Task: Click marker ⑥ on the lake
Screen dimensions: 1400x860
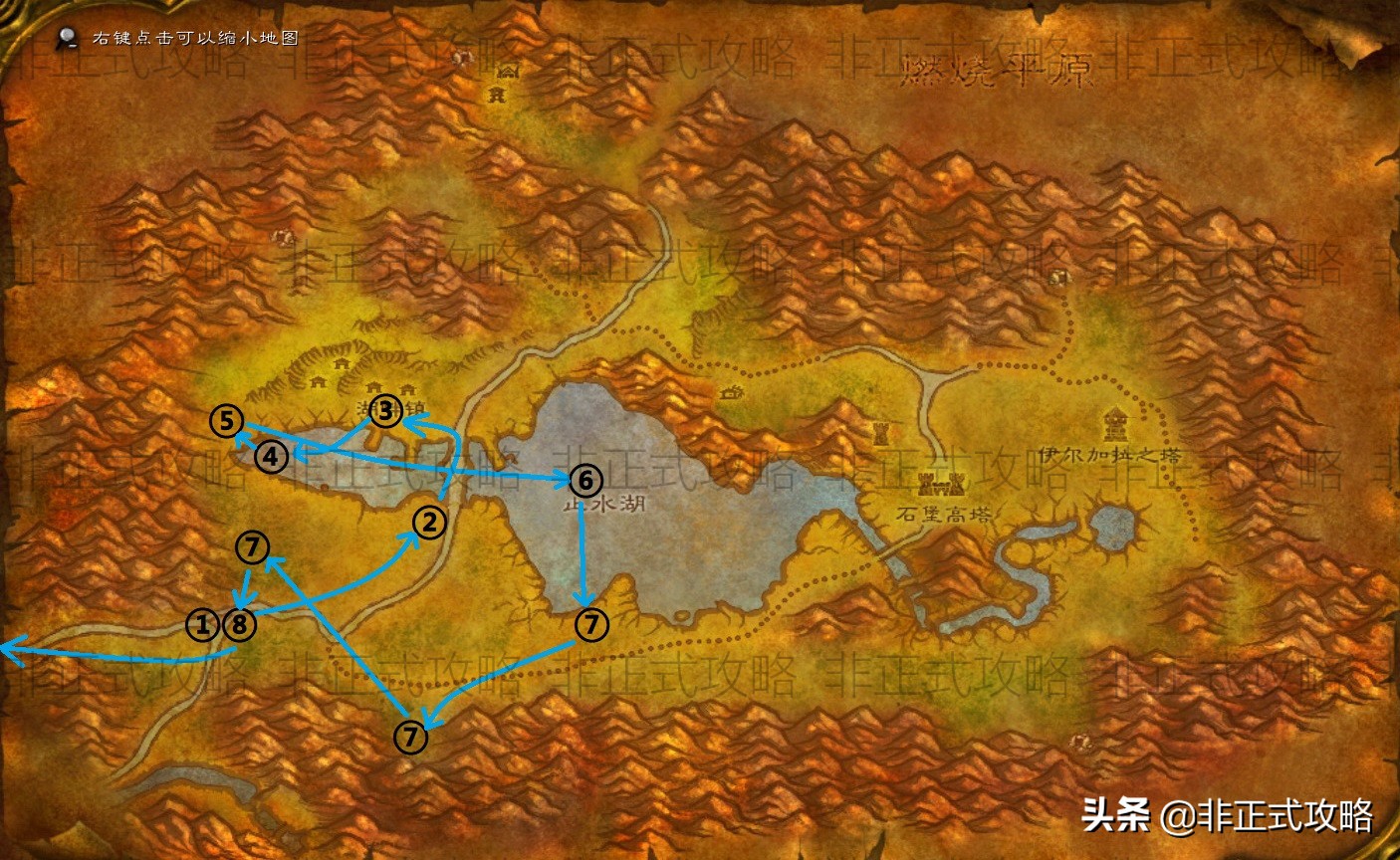Action: coord(585,480)
